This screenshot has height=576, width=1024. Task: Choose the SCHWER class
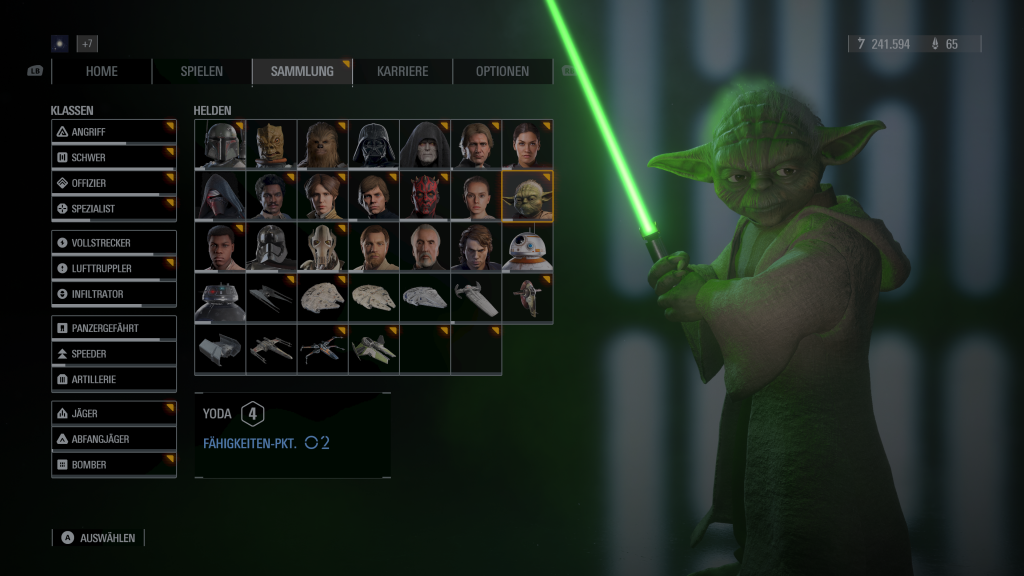coord(114,158)
